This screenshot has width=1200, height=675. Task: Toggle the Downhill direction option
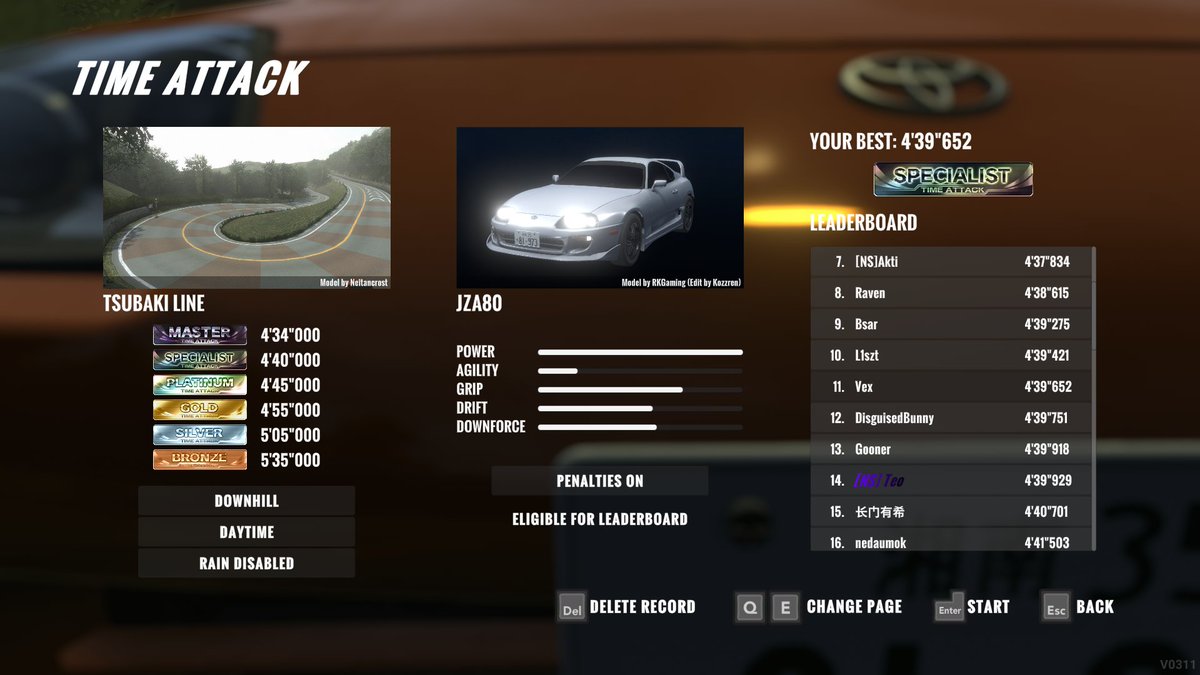pos(246,501)
